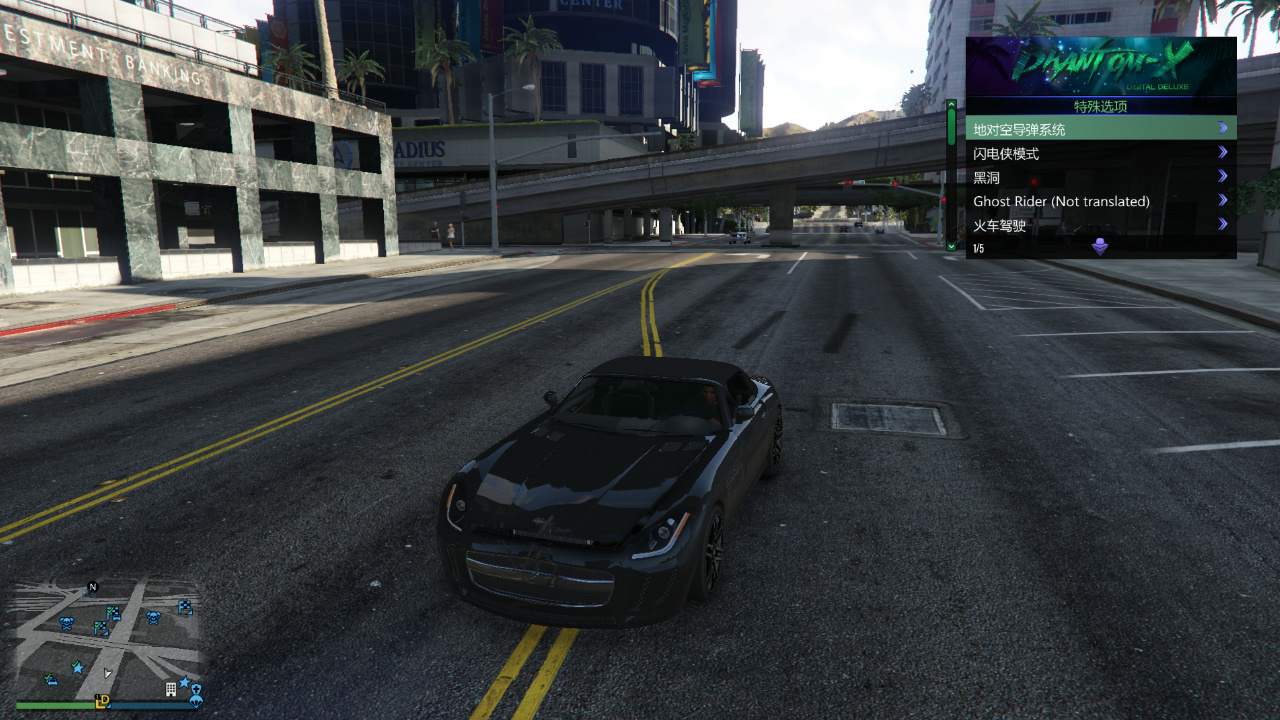Select the 特殊选项 menu header
Image resolution: width=1280 pixels, height=720 pixels.
[x=1100, y=105]
